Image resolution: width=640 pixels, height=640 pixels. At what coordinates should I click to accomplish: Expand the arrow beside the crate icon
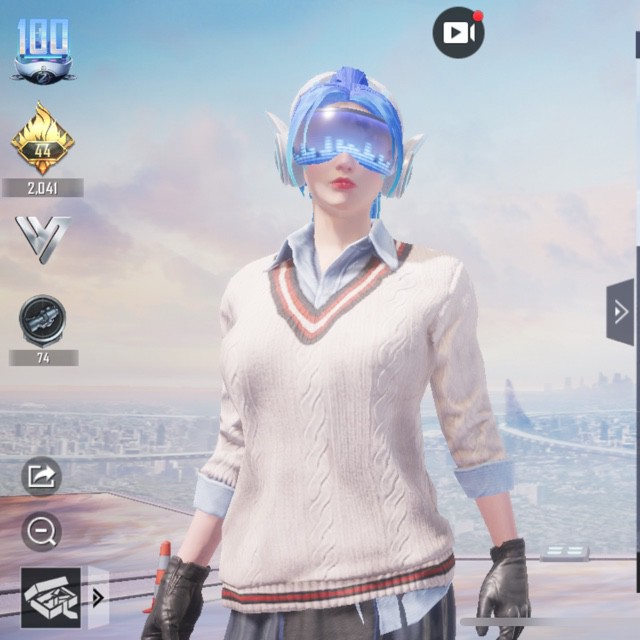98,598
